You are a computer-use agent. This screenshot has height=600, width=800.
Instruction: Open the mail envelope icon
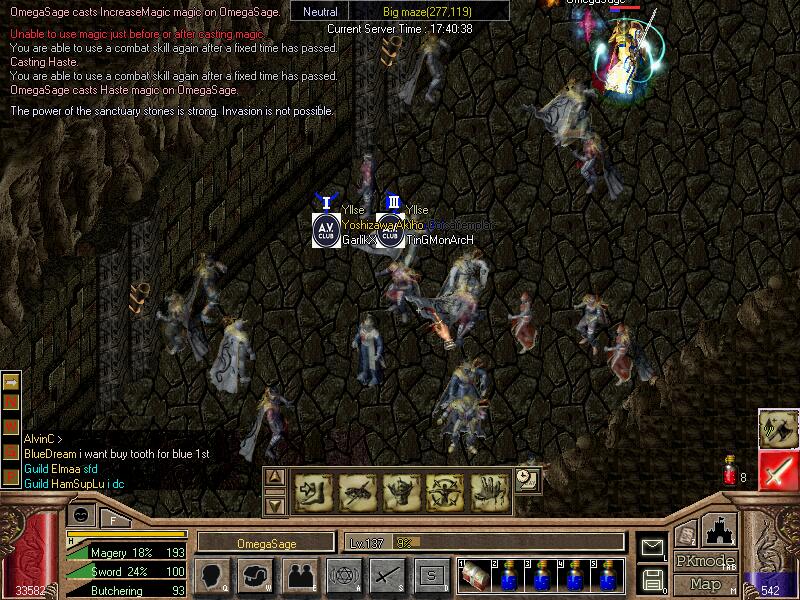click(x=652, y=548)
